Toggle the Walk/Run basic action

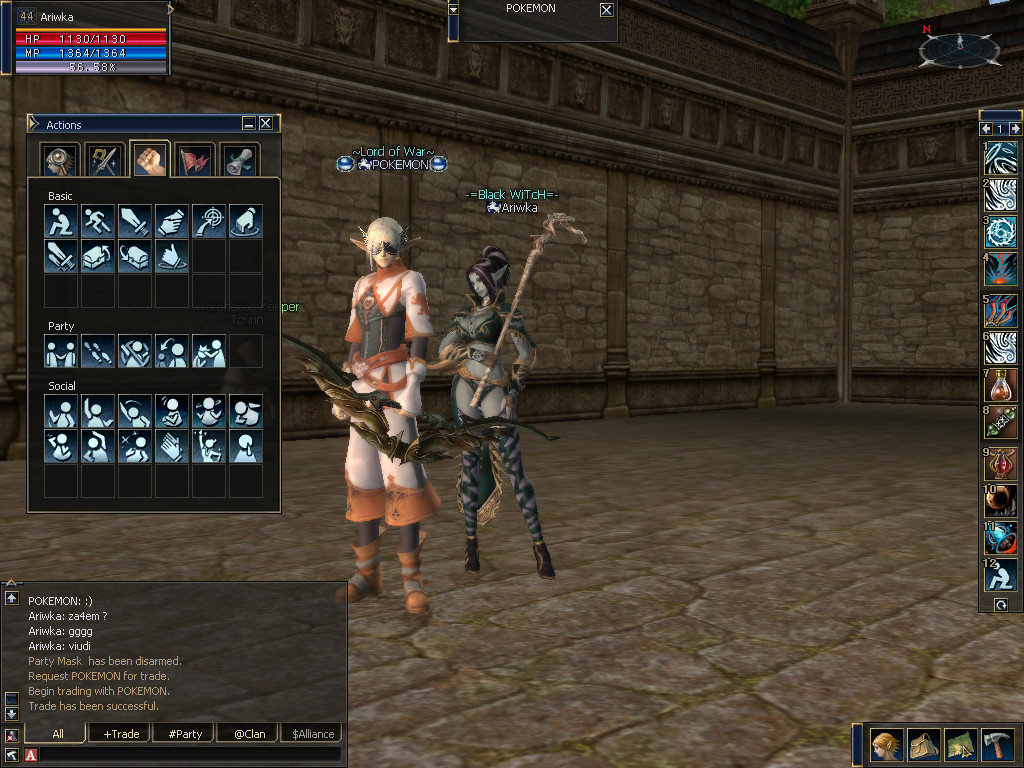pyautogui.click(x=98, y=221)
